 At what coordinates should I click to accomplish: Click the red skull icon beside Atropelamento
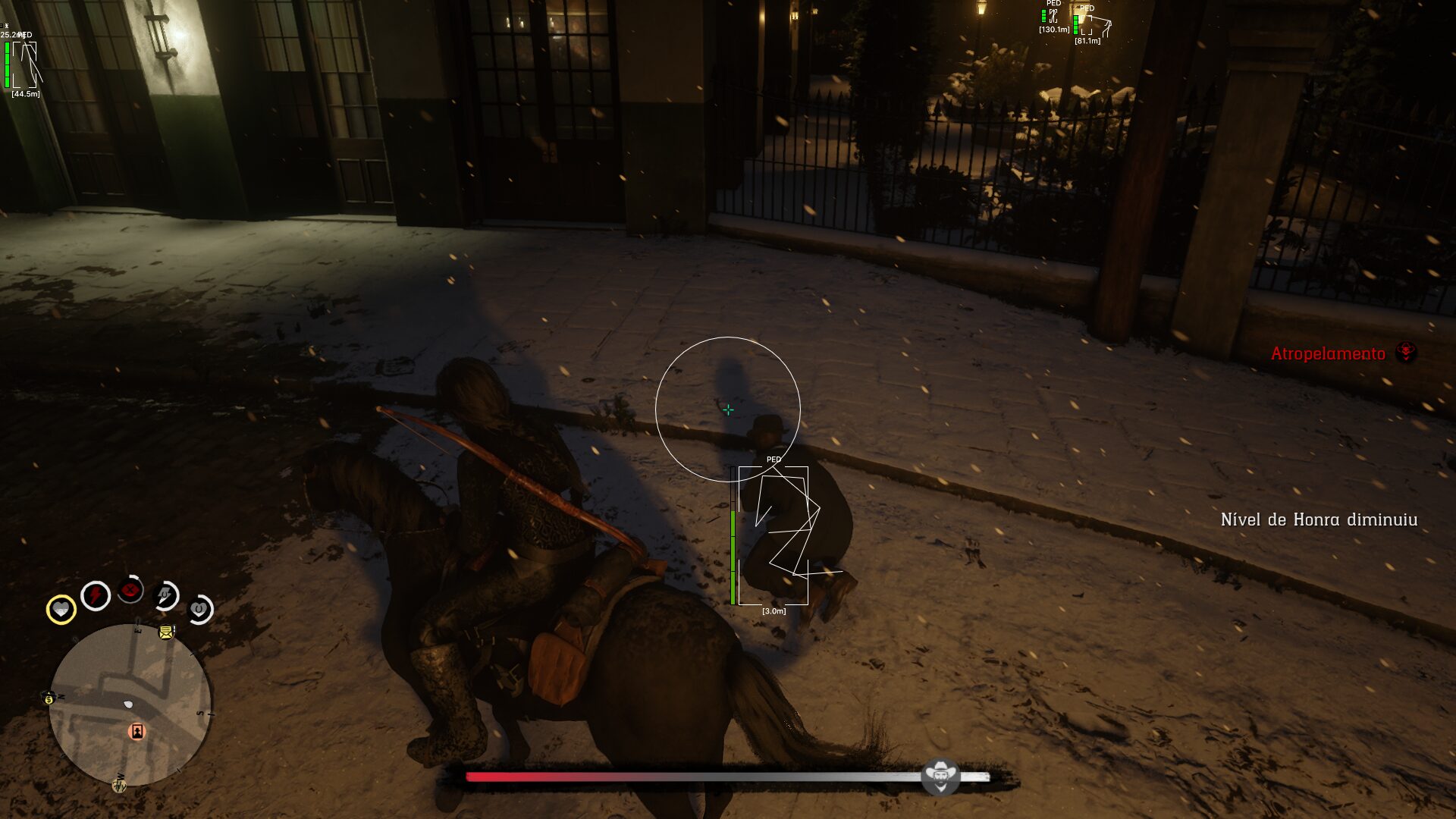point(1407,353)
